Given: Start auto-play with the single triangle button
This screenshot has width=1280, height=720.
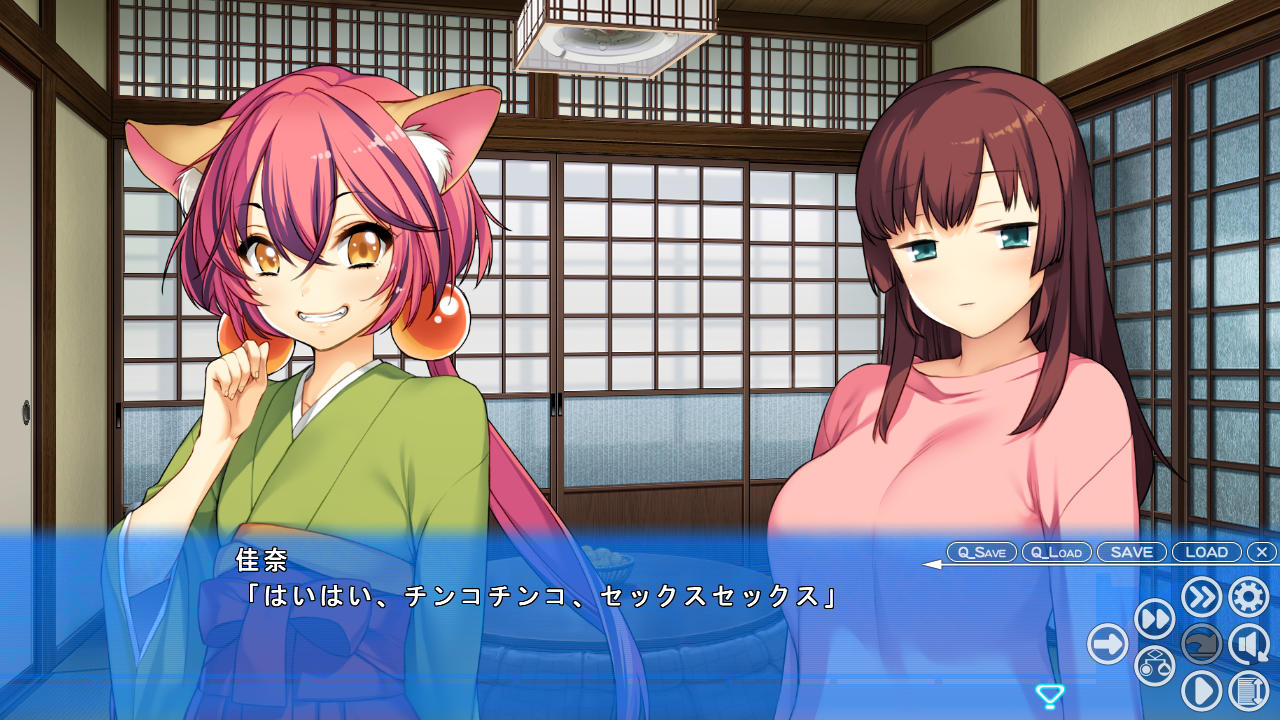Looking at the screenshot, I should click(x=1201, y=691).
